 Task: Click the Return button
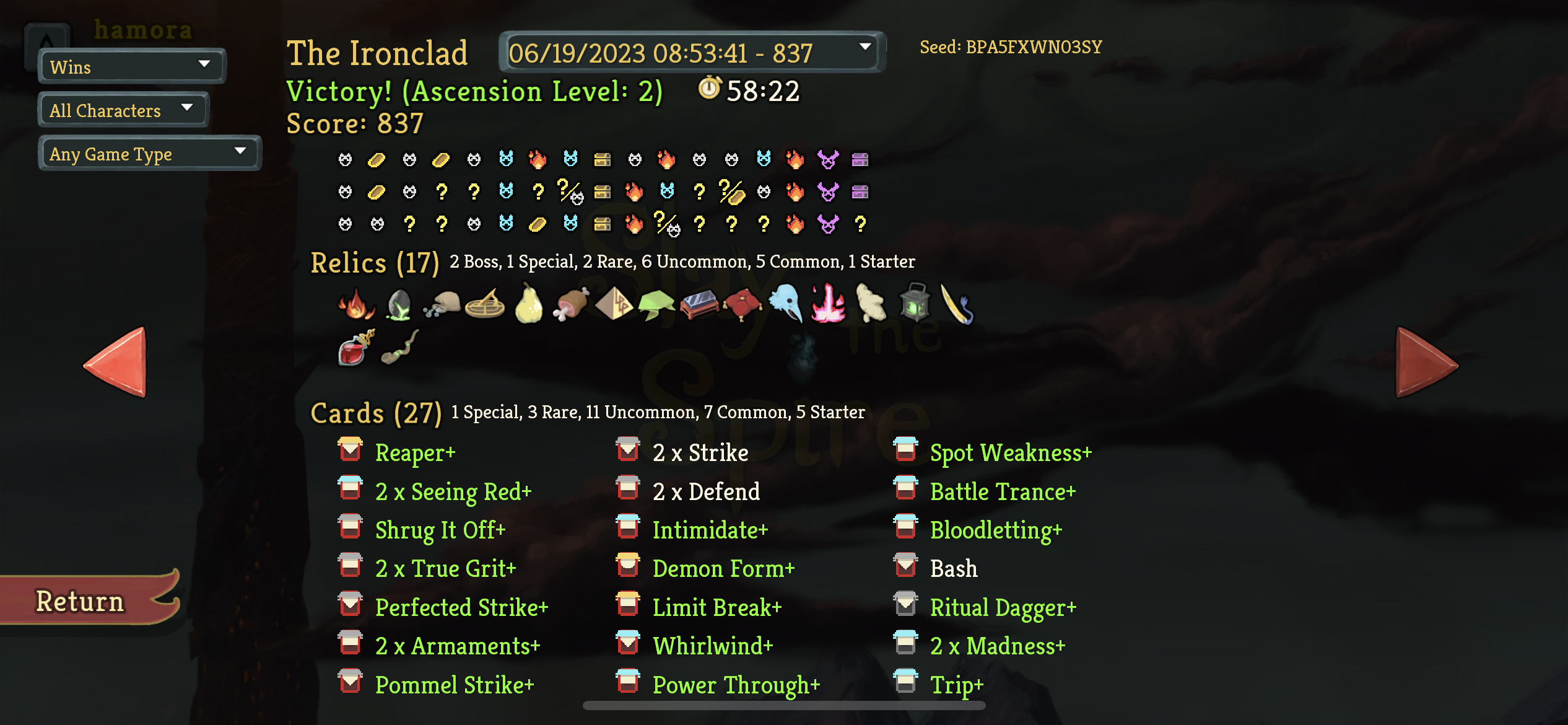pos(79,599)
